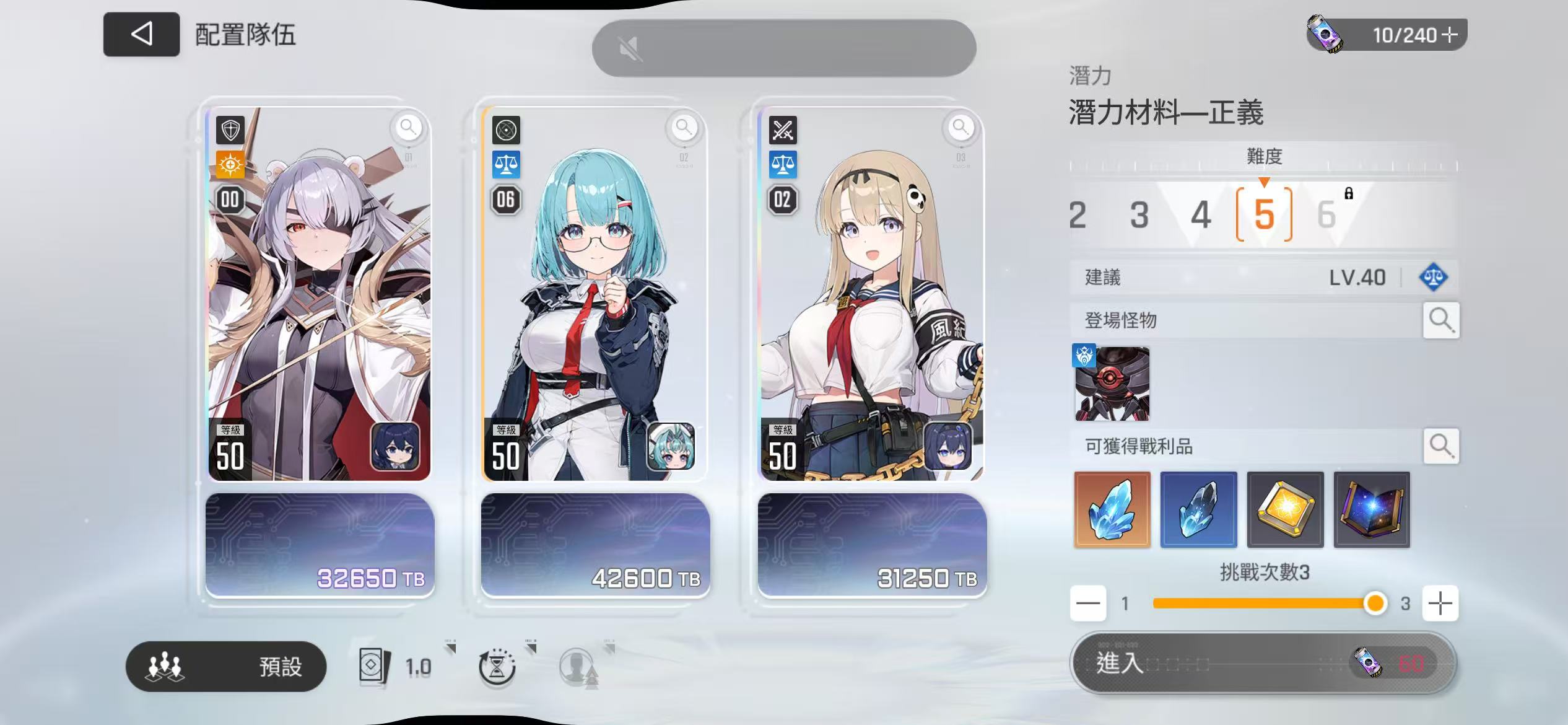This screenshot has height=725, width=1568.
Task: View appearing monsters via magnifier button
Action: [x=1440, y=320]
